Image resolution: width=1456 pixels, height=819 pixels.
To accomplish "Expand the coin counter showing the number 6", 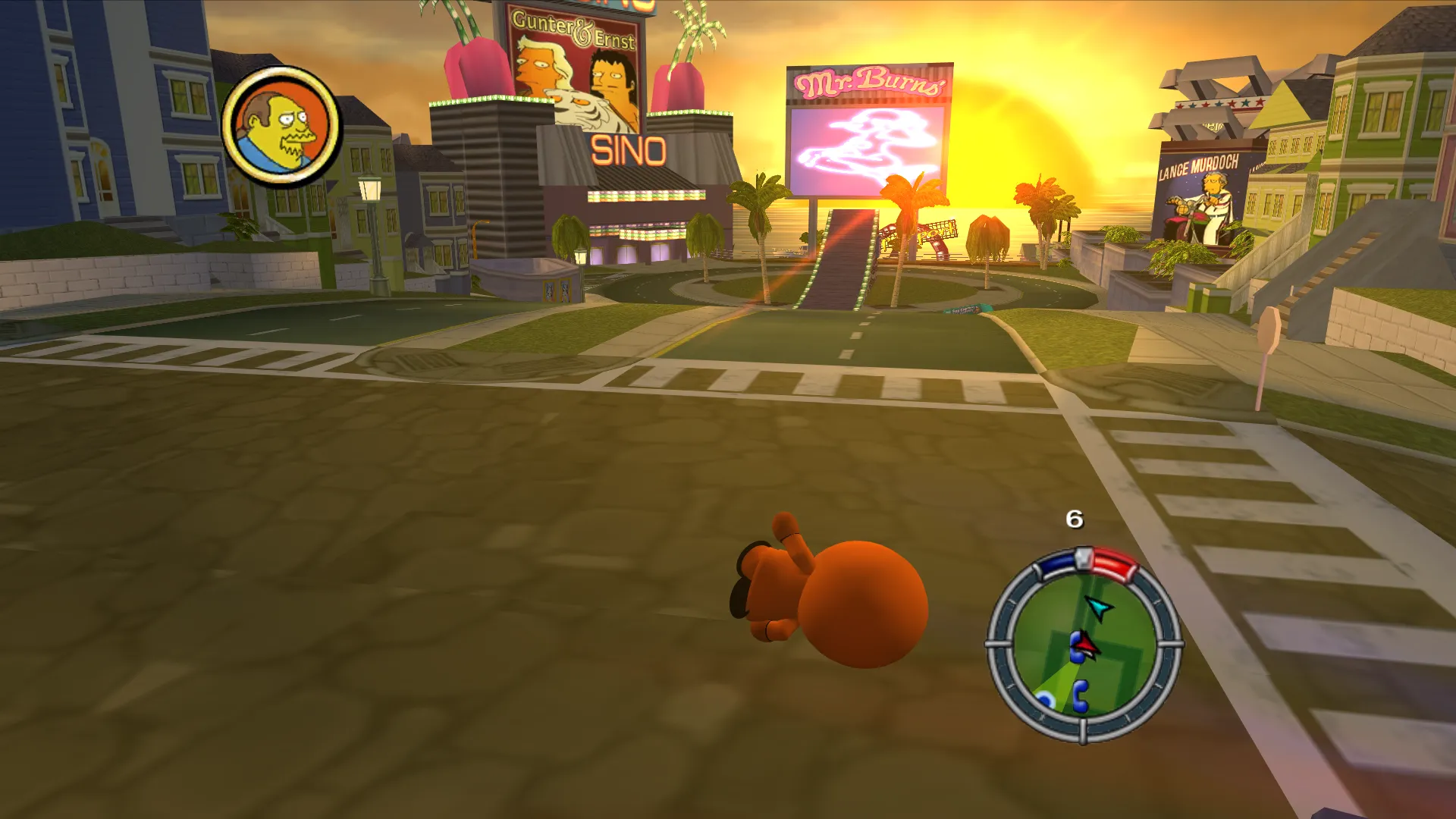I will (1074, 520).
